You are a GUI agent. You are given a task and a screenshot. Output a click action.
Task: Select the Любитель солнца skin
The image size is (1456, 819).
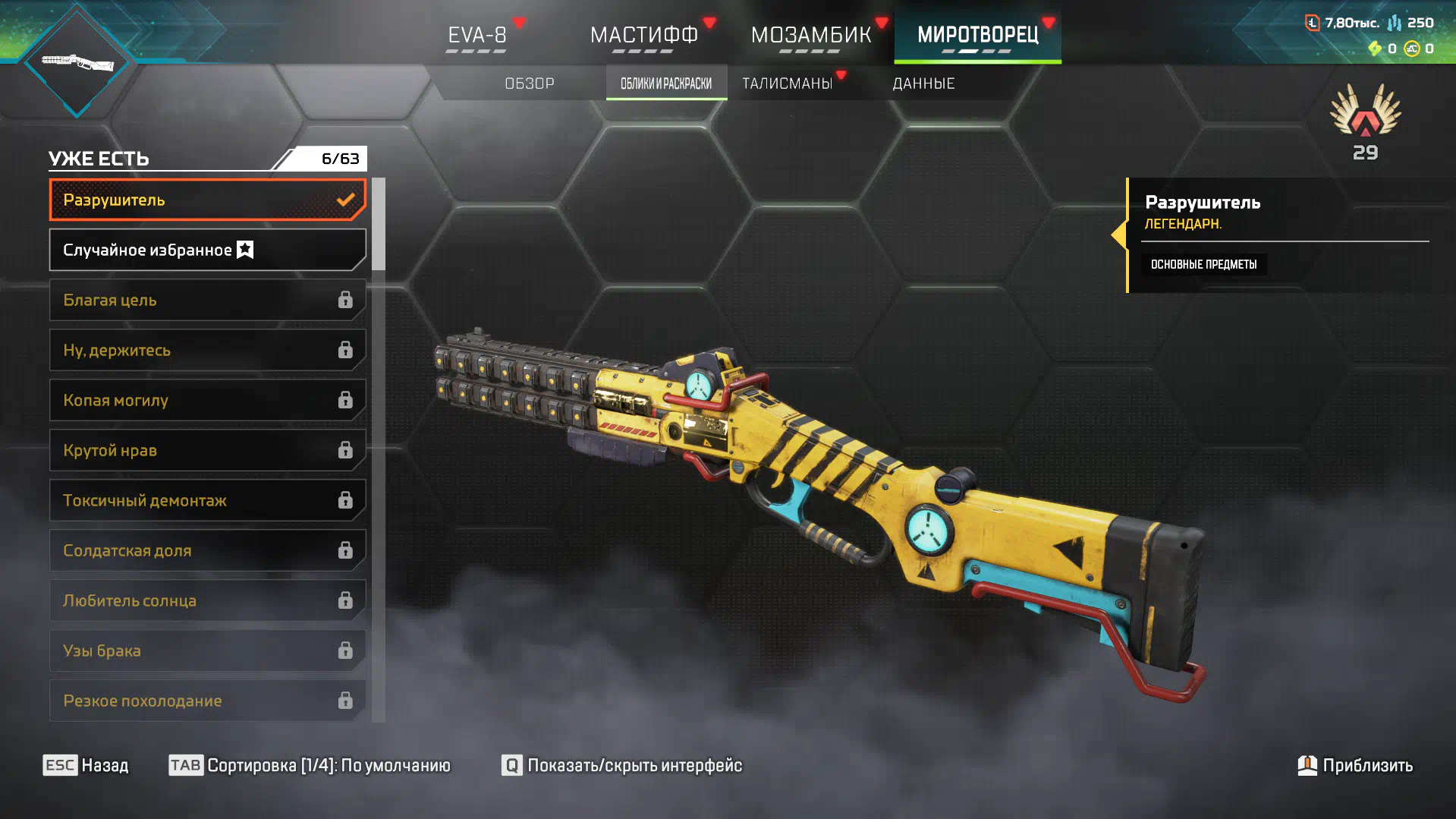coord(207,601)
